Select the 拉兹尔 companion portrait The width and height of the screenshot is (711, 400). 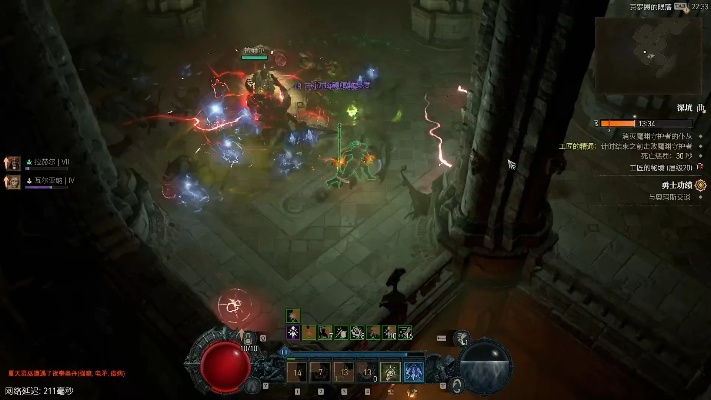(x=14, y=162)
